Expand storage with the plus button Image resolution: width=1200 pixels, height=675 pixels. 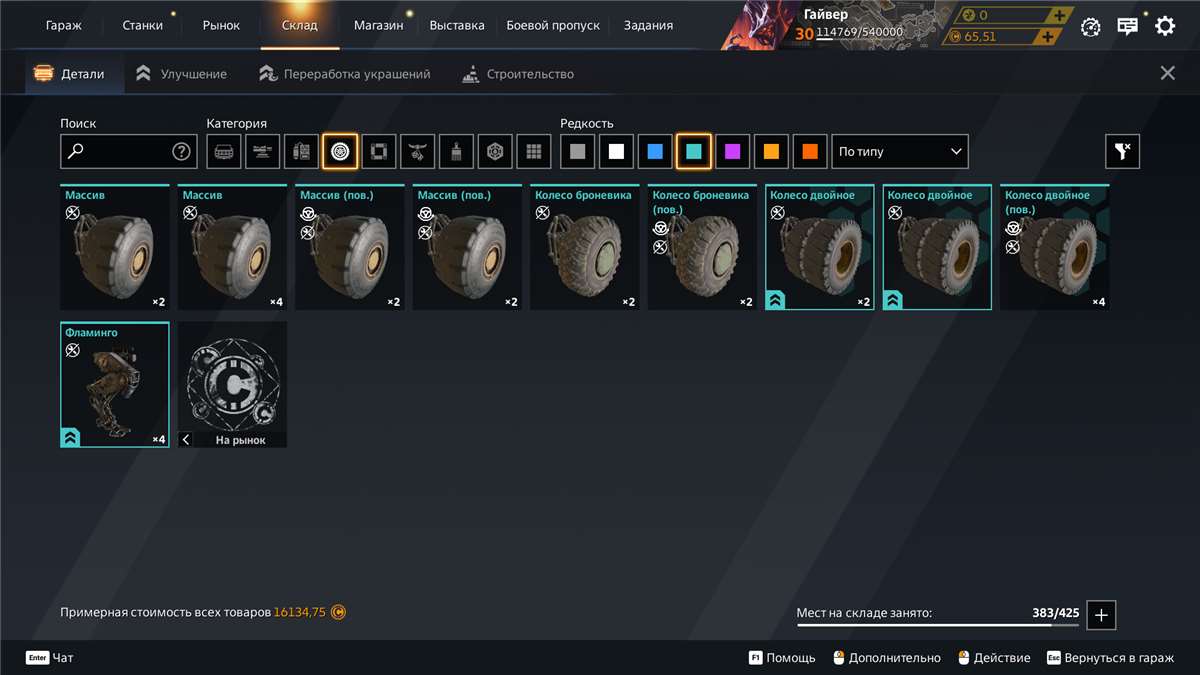click(1102, 615)
